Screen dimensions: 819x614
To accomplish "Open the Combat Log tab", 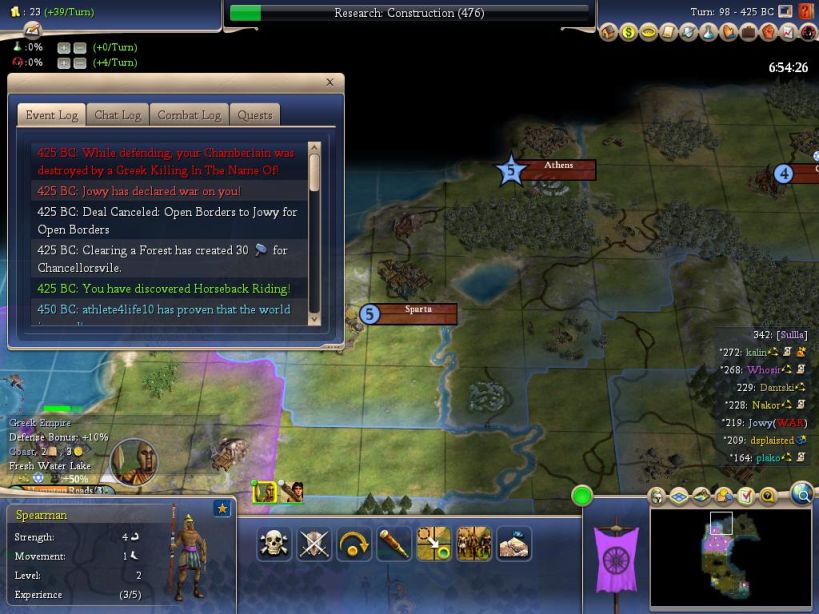I will 189,115.
